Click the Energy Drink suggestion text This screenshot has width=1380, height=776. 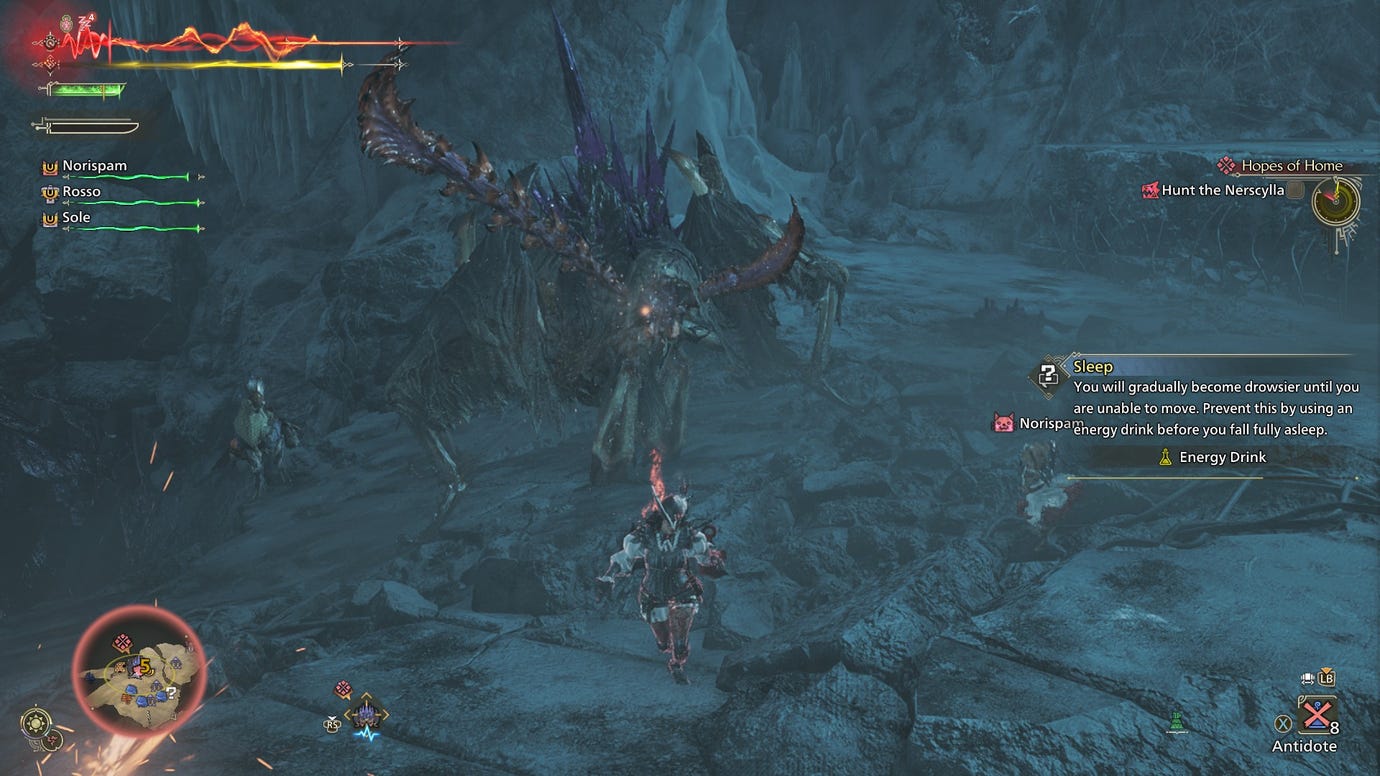click(x=1221, y=457)
